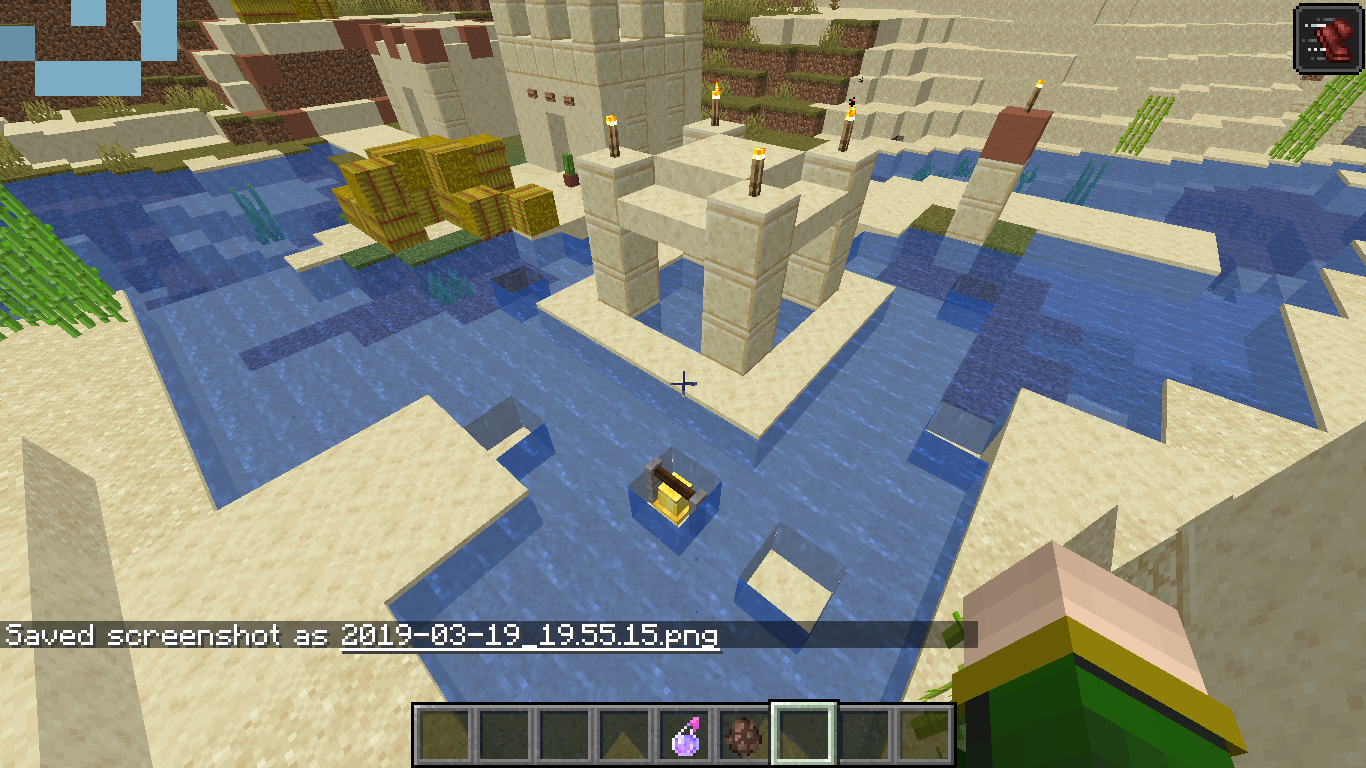Select the brown spawn egg hotbar slot
The image size is (1366, 768).
click(744, 736)
